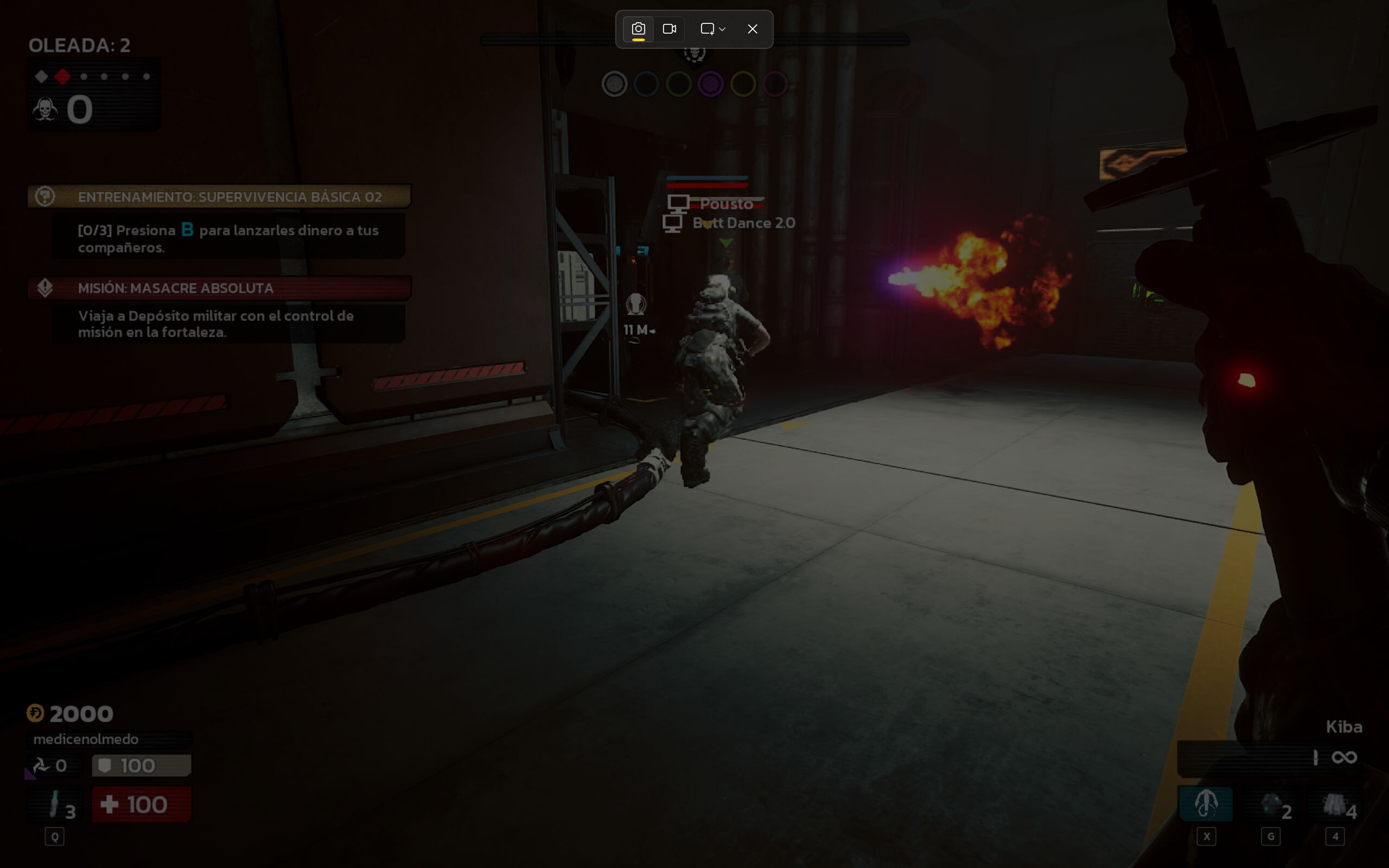
Task: Close the snipping toolbar
Action: pyautogui.click(x=753, y=29)
